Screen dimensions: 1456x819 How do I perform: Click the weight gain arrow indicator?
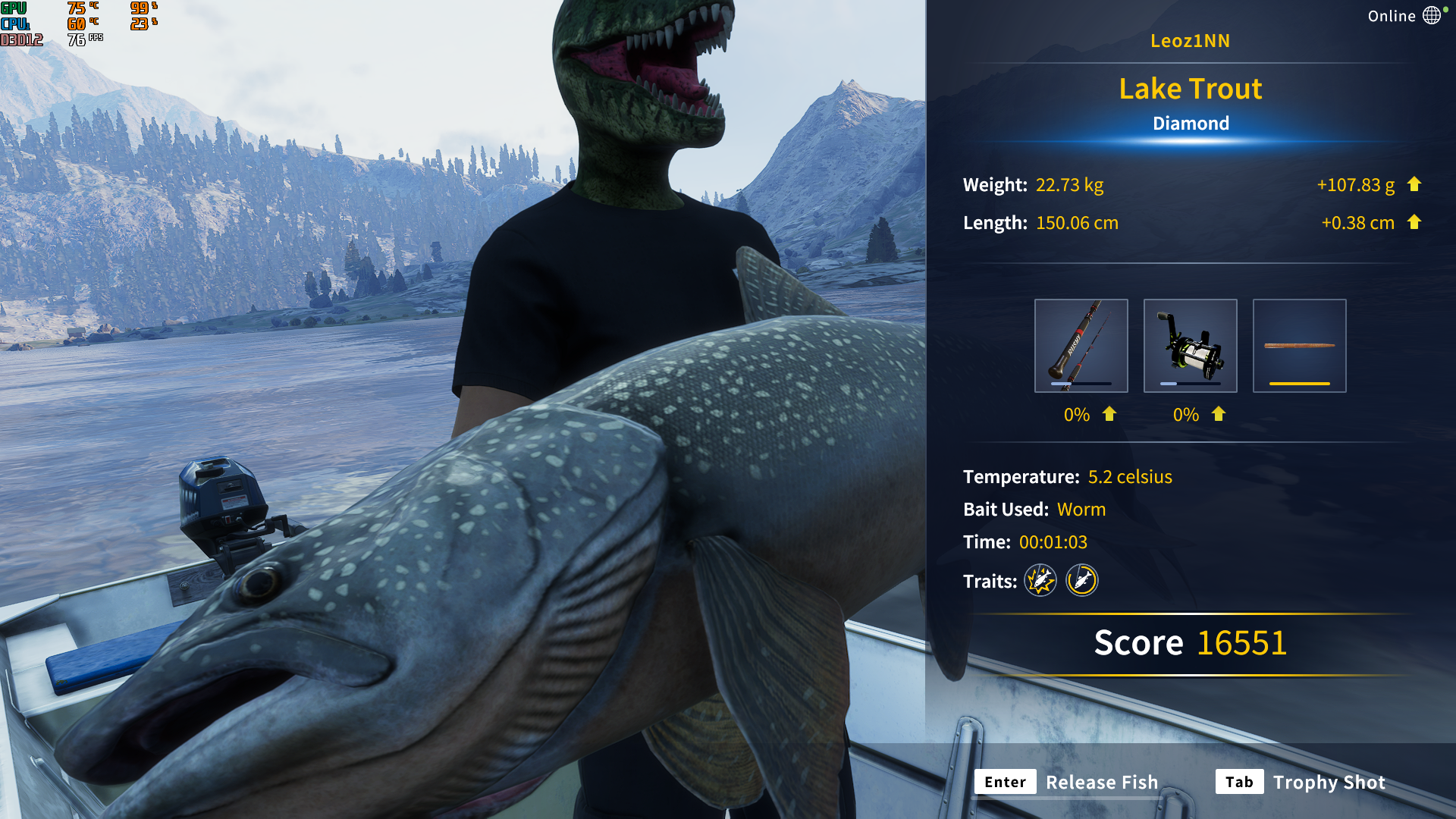pos(1414,184)
